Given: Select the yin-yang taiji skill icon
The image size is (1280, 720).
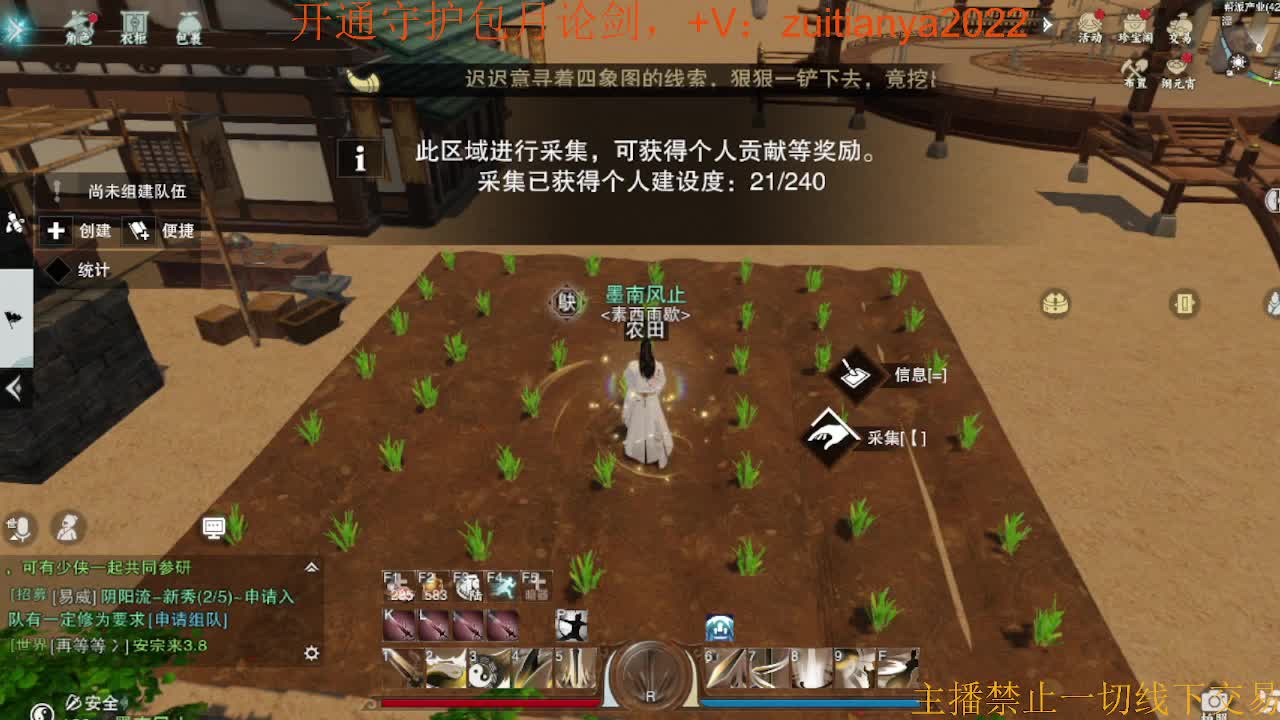Looking at the screenshot, I should pos(481,668).
